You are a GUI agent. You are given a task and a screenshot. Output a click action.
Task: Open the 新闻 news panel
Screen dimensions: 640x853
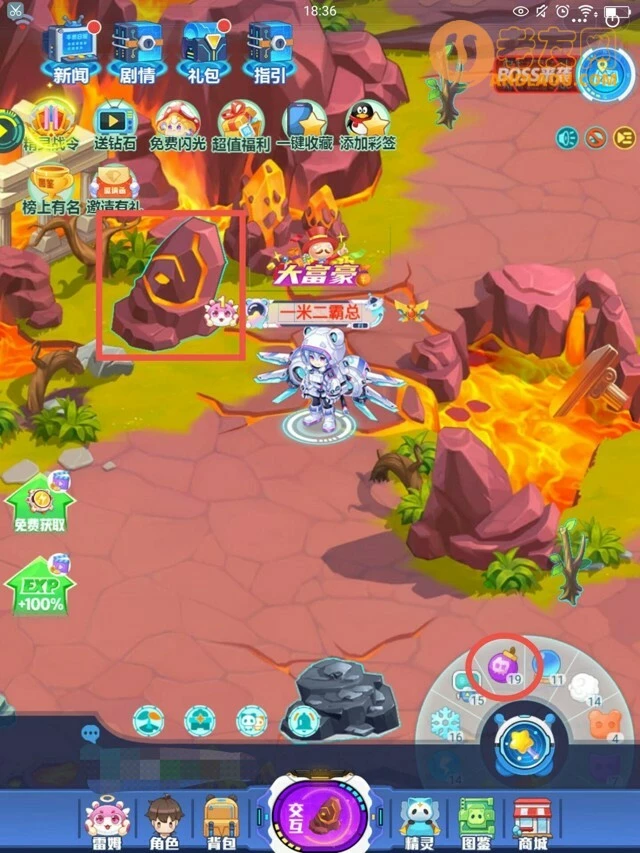[x=70, y=50]
